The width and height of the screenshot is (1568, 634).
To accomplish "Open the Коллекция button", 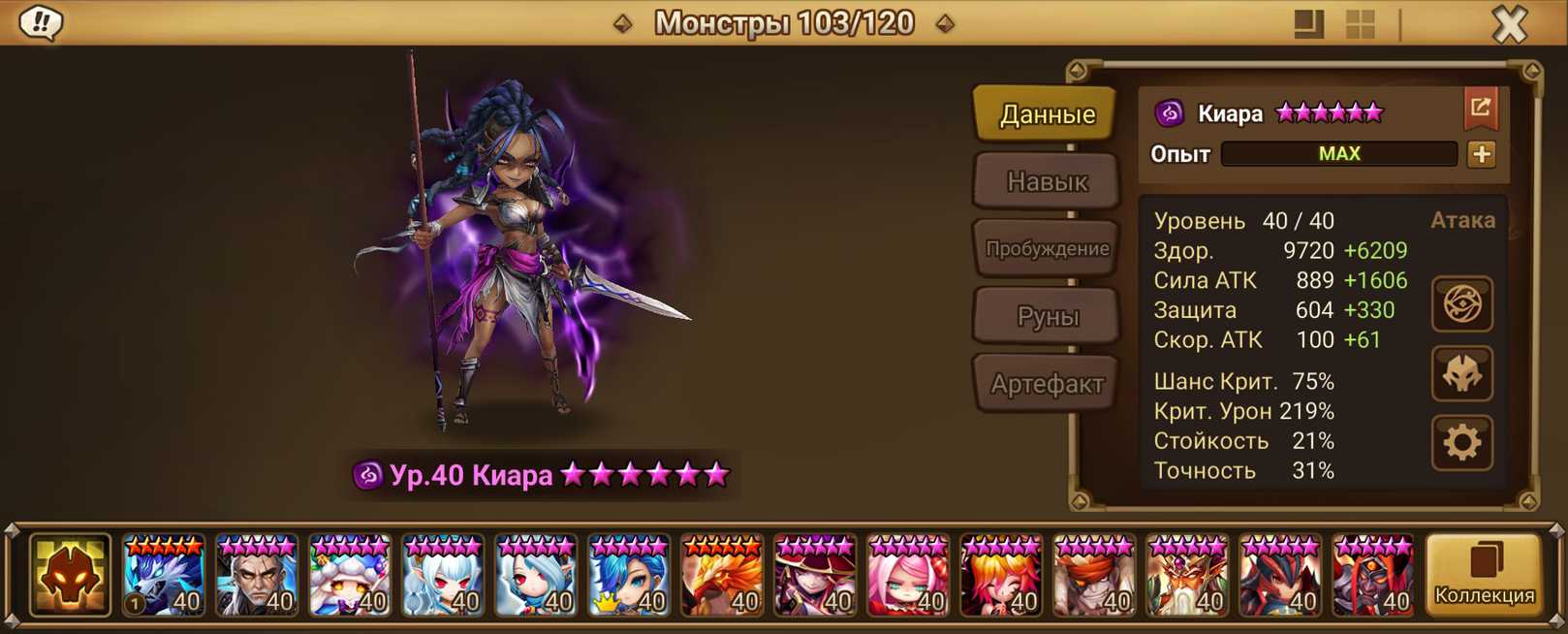I will pos(1484,575).
